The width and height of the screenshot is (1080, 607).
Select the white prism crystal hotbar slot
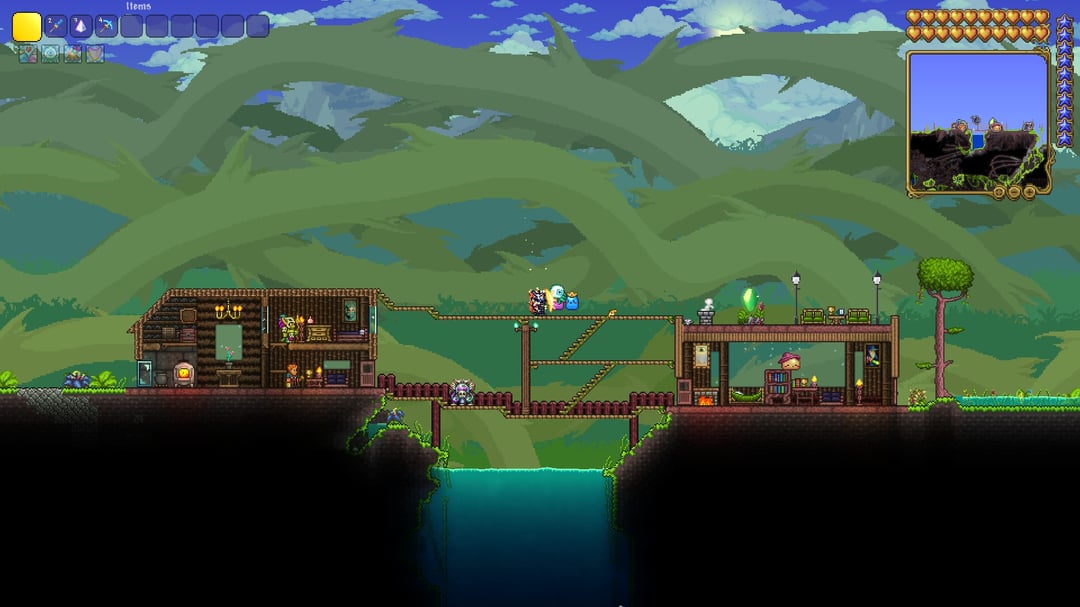point(81,26)
